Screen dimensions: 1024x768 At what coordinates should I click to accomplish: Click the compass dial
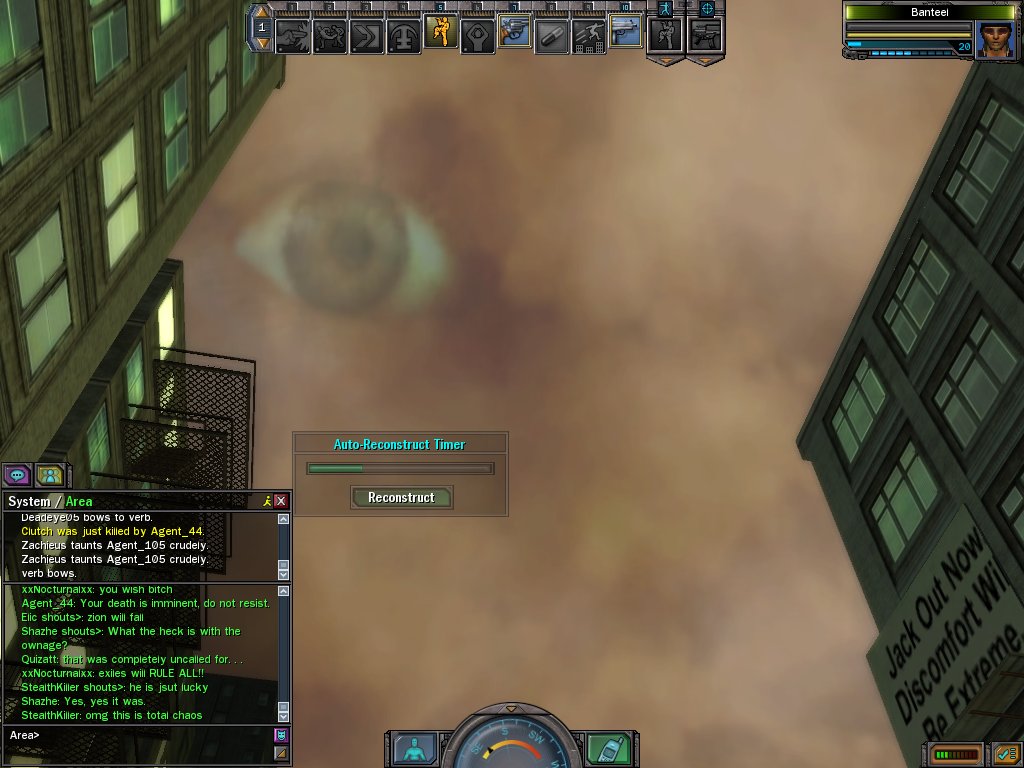[511, 745]
